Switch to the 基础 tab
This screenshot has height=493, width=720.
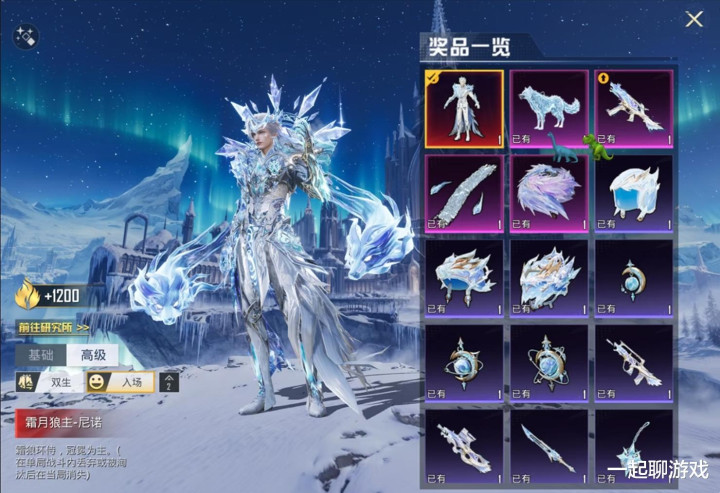(x=40, y=354)
